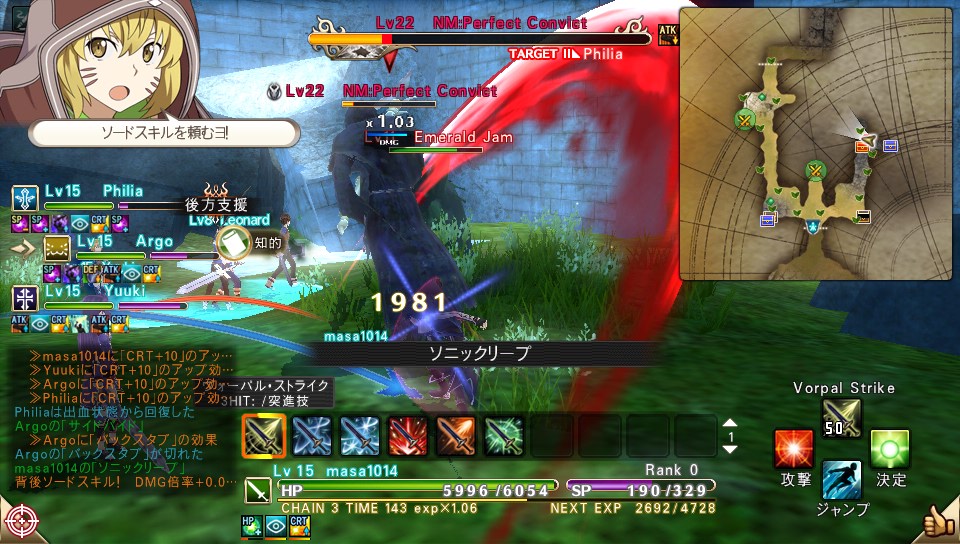This screenshot has height=544, width=960.
Task: Tap Argo's speech bubble message
Action: coord(165,132)
